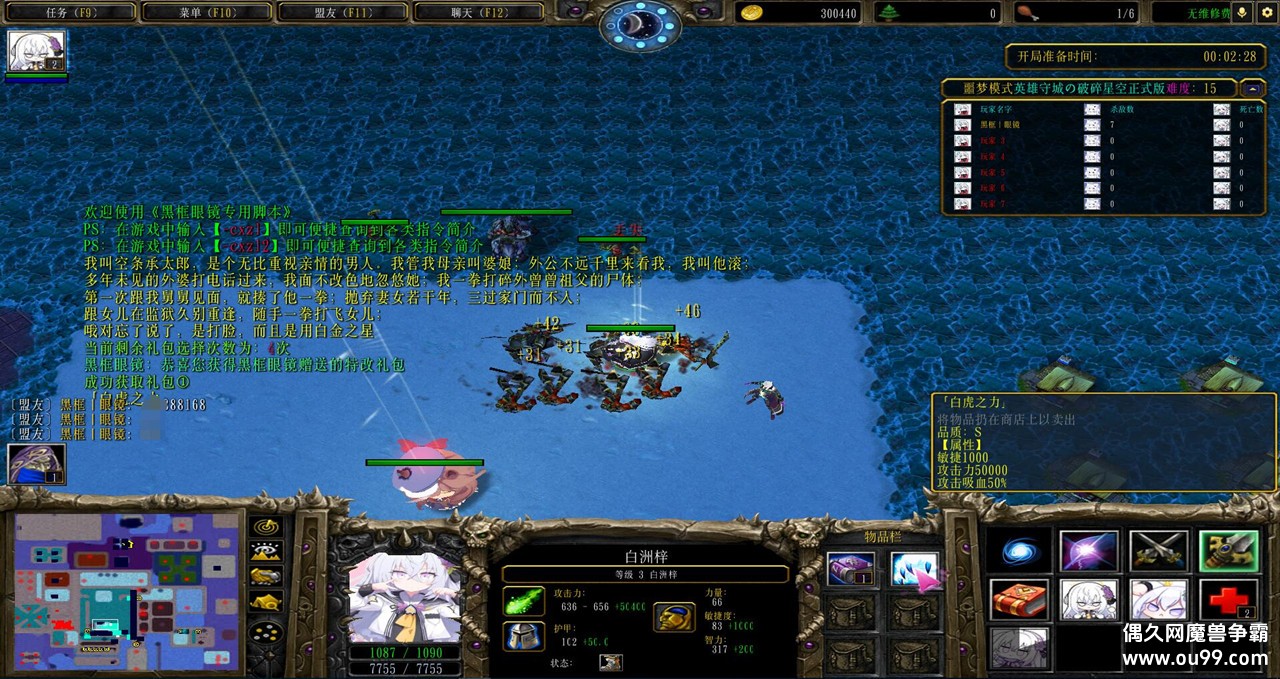Open the 聊天 (F12) chat log
Viewport: 1280px width, 679px height.
tap(478, 12)
